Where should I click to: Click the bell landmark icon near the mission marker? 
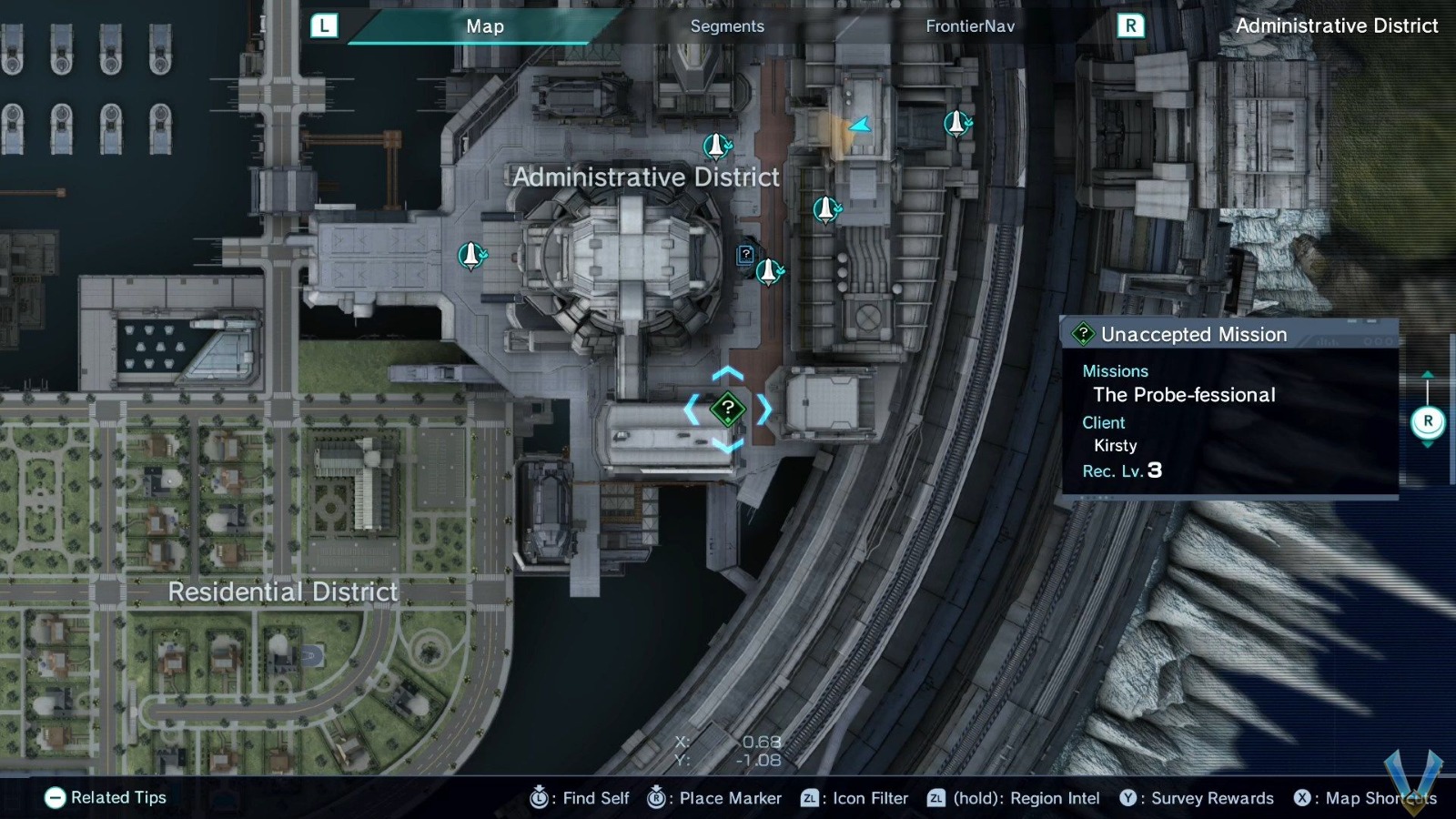(x=769, y=270)
